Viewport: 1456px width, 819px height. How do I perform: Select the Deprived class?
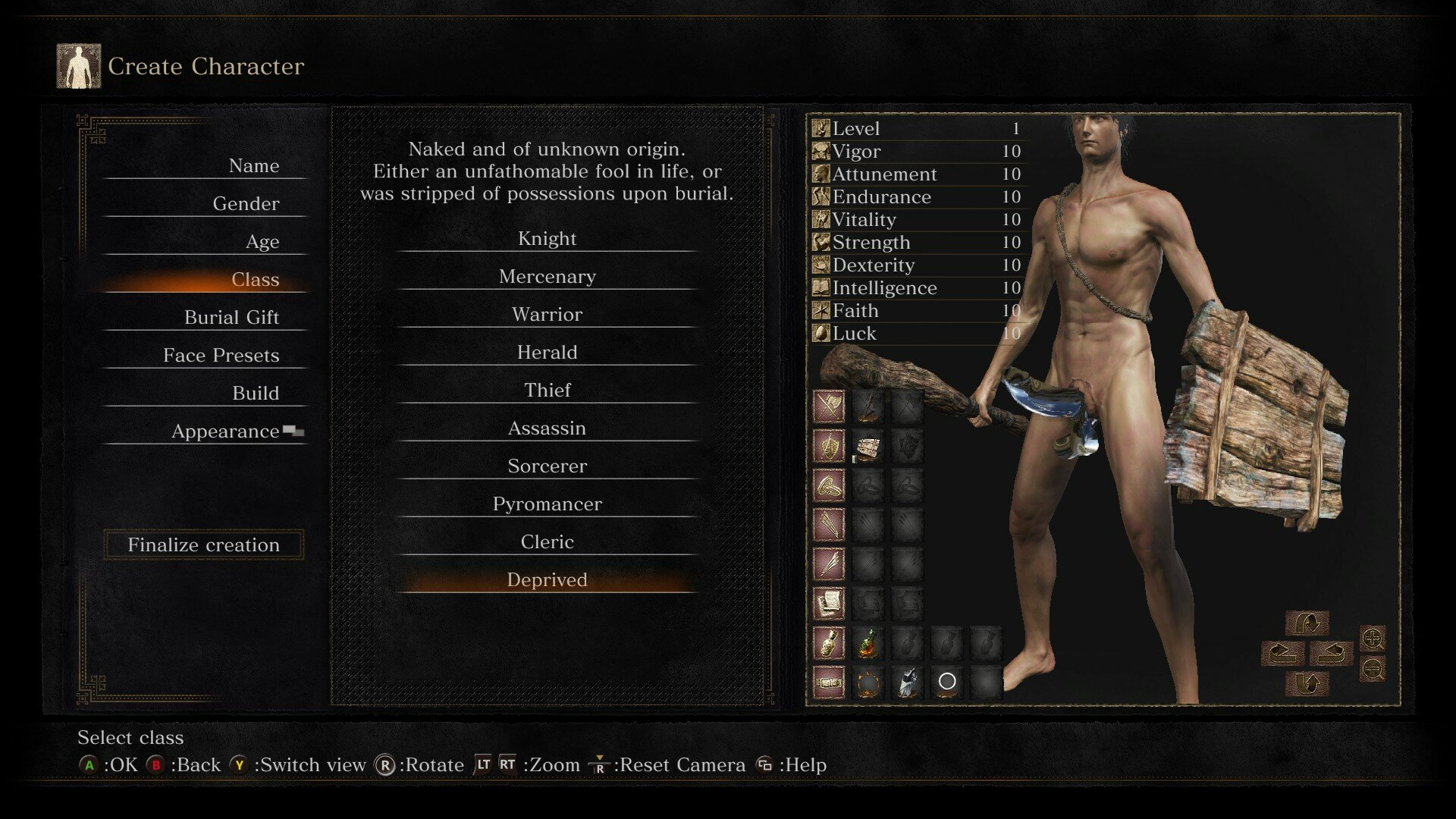pyautogui.click(x=547, y=580)
